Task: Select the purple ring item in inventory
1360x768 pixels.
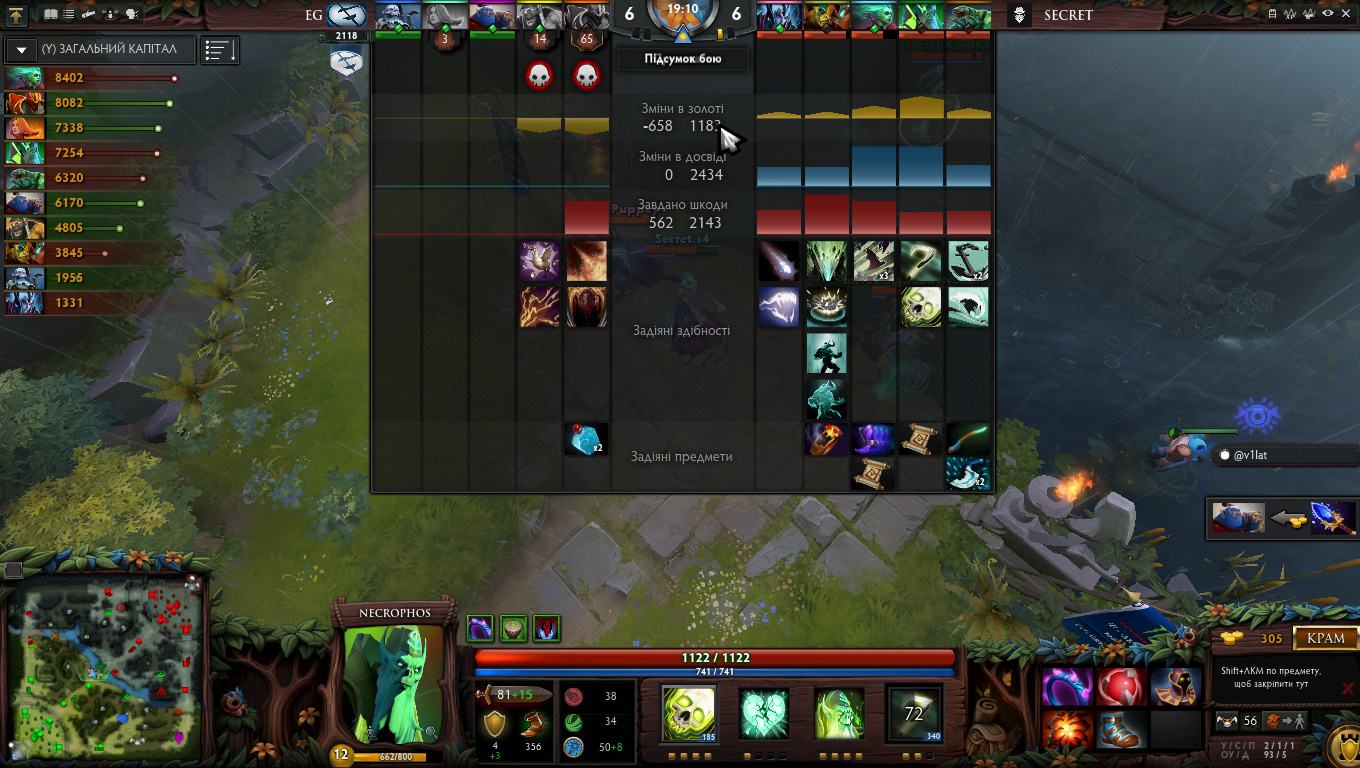Action: pyautogui.click(x=1066, y=687)
